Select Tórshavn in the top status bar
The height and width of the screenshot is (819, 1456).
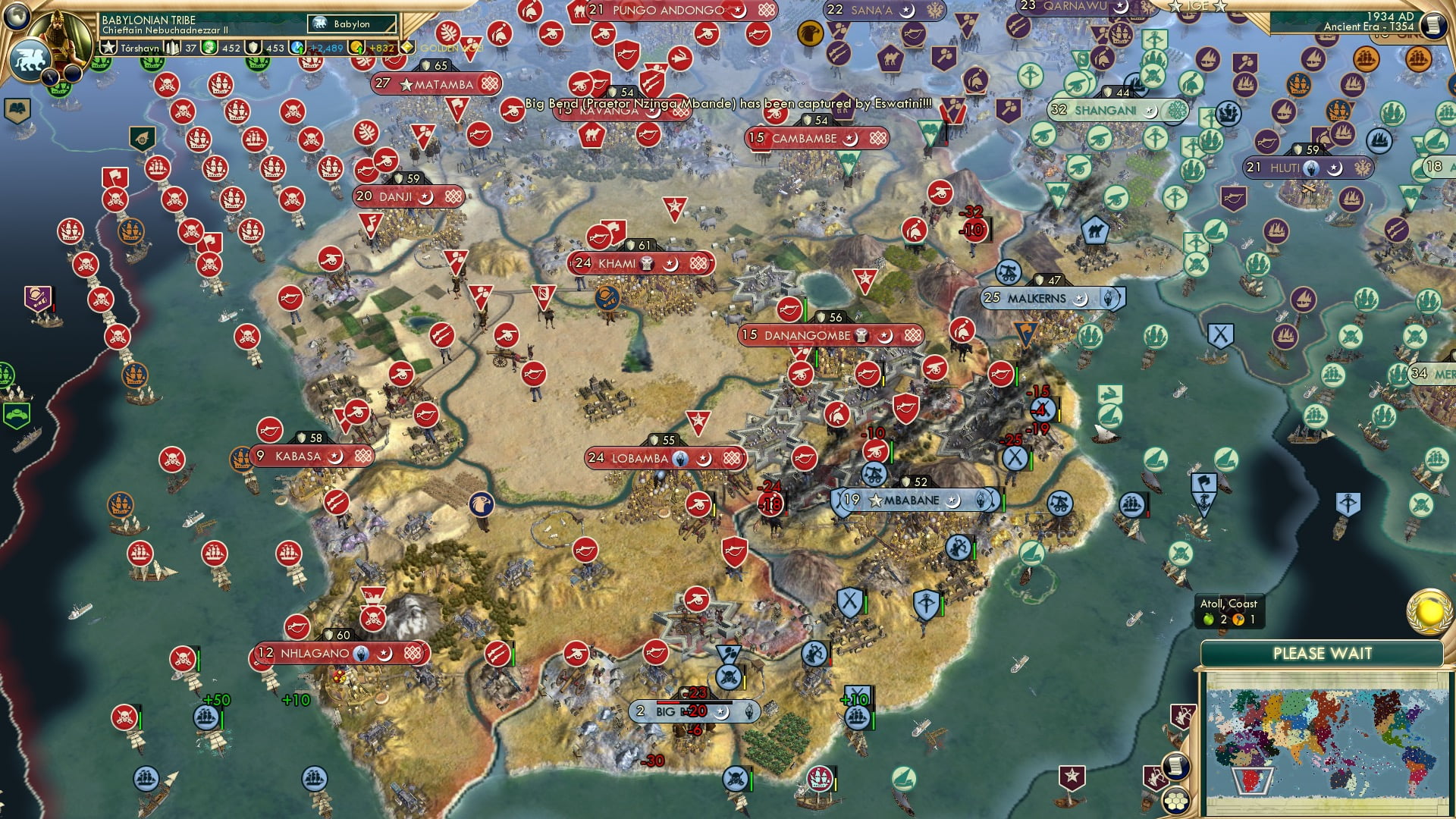(x=139, y=47)
